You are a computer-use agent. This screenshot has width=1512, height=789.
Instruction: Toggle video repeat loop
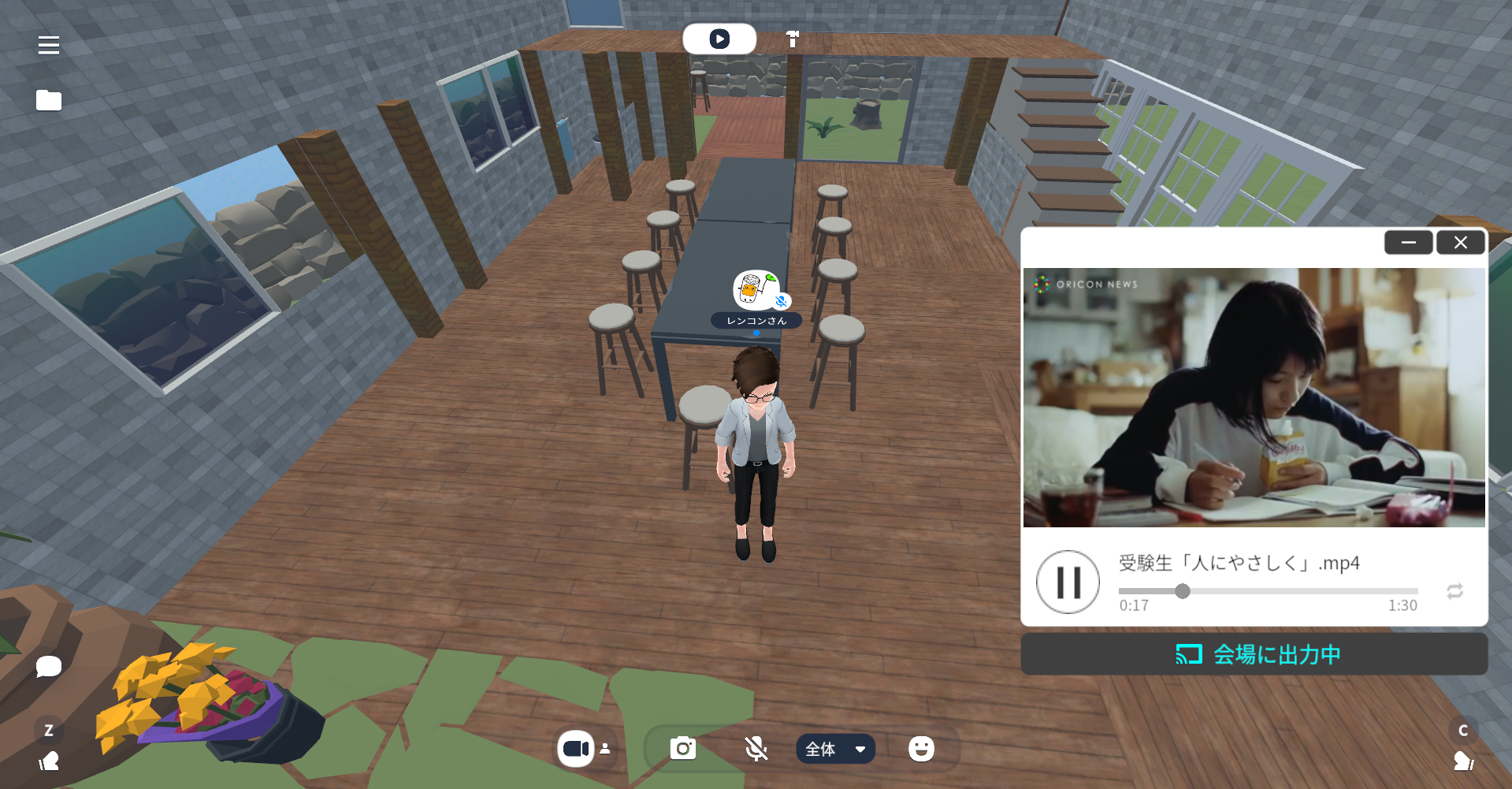point(1454,591)
